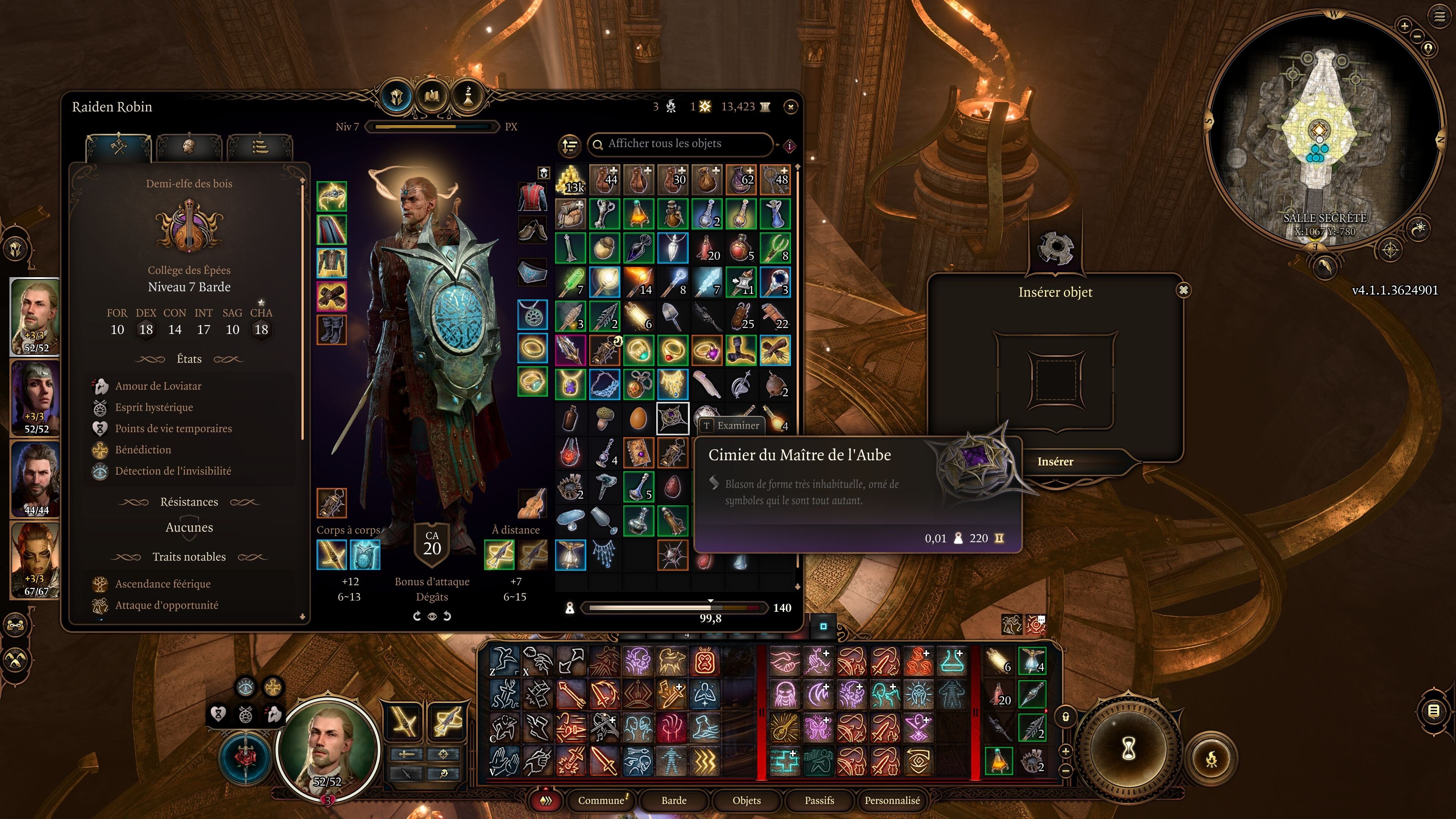Select the shovel in the inventory

coord(673,317)
